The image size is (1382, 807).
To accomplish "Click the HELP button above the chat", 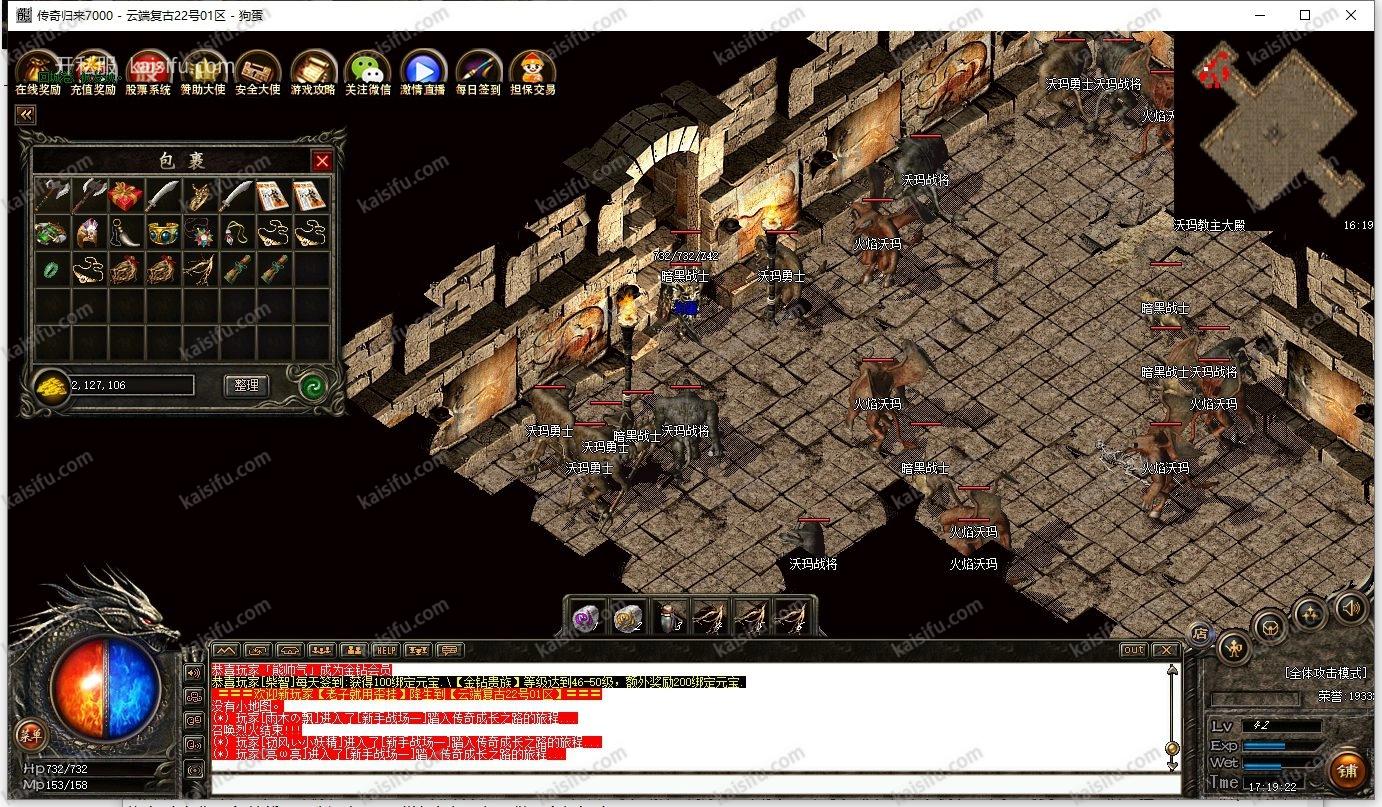I will coord(385,650).
